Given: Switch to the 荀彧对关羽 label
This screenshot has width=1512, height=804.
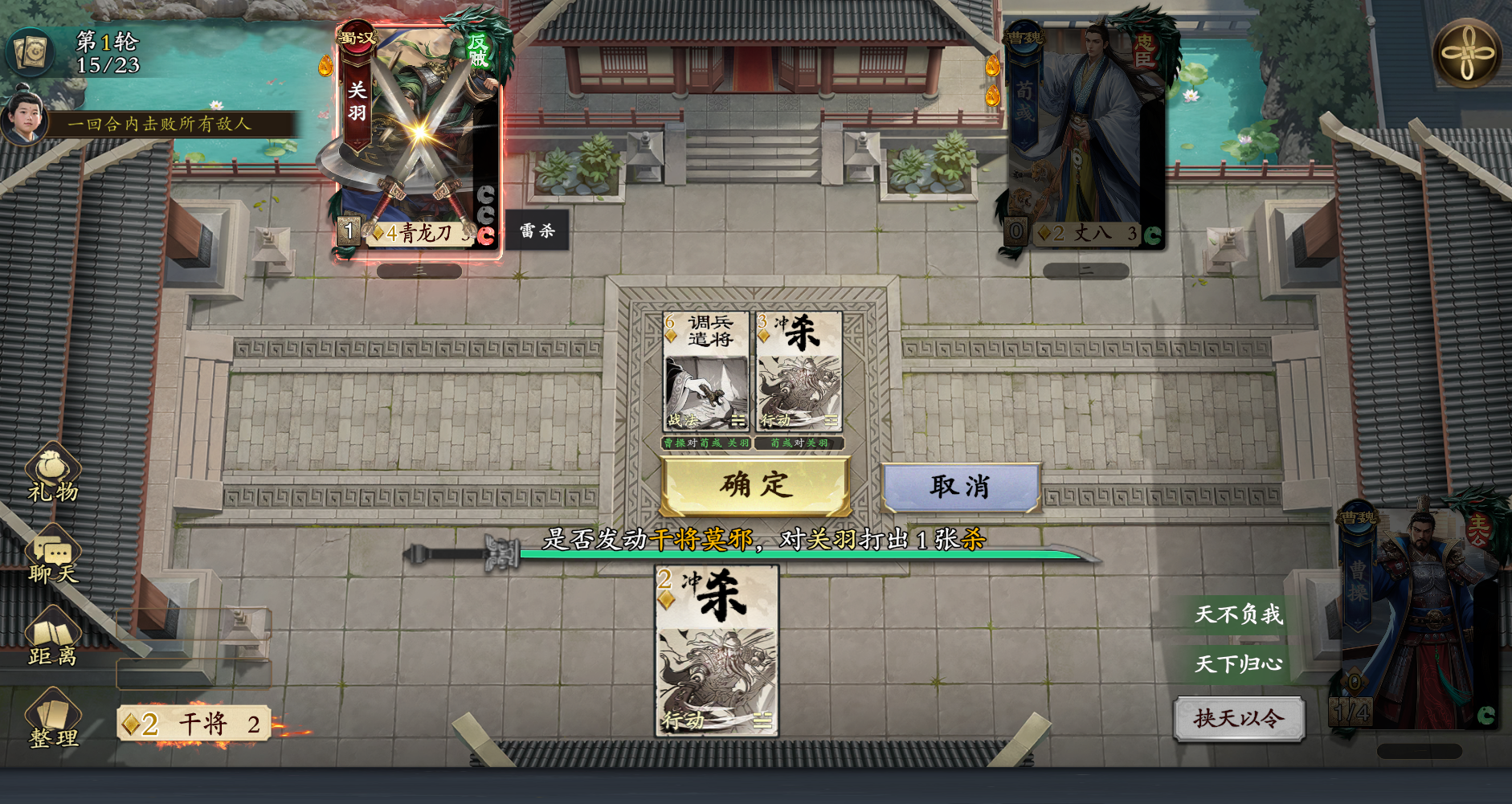Looking at the screenshot, I should pos(799,442).
